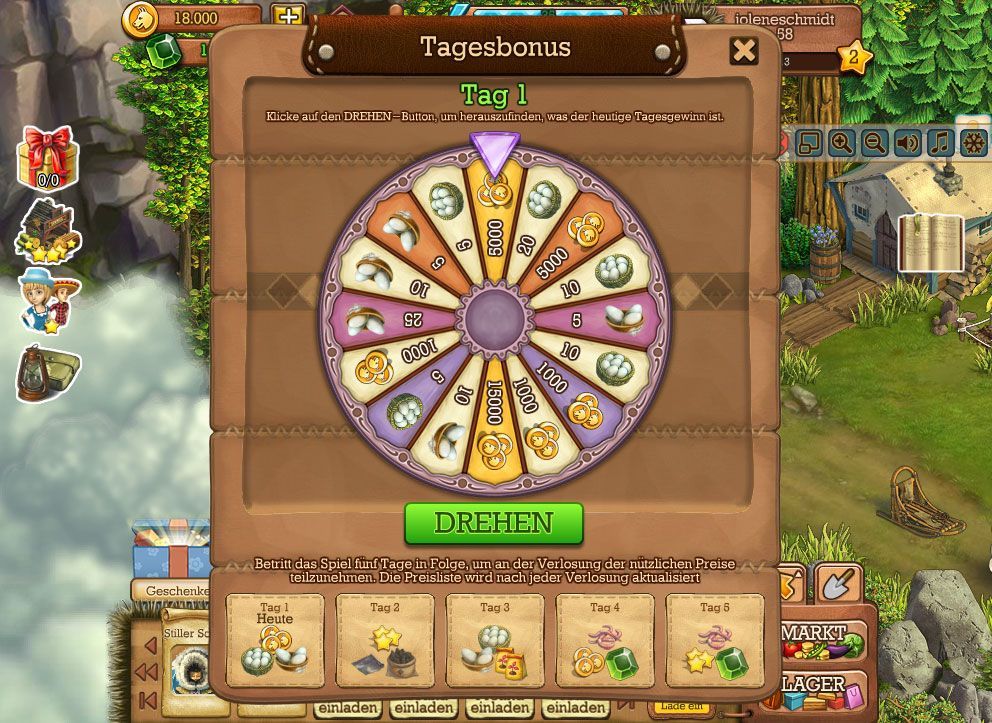Image resolution: width=992 pixels, height=723 pixels.
Task: Open the lantern and tent icon
Action: 46,373
